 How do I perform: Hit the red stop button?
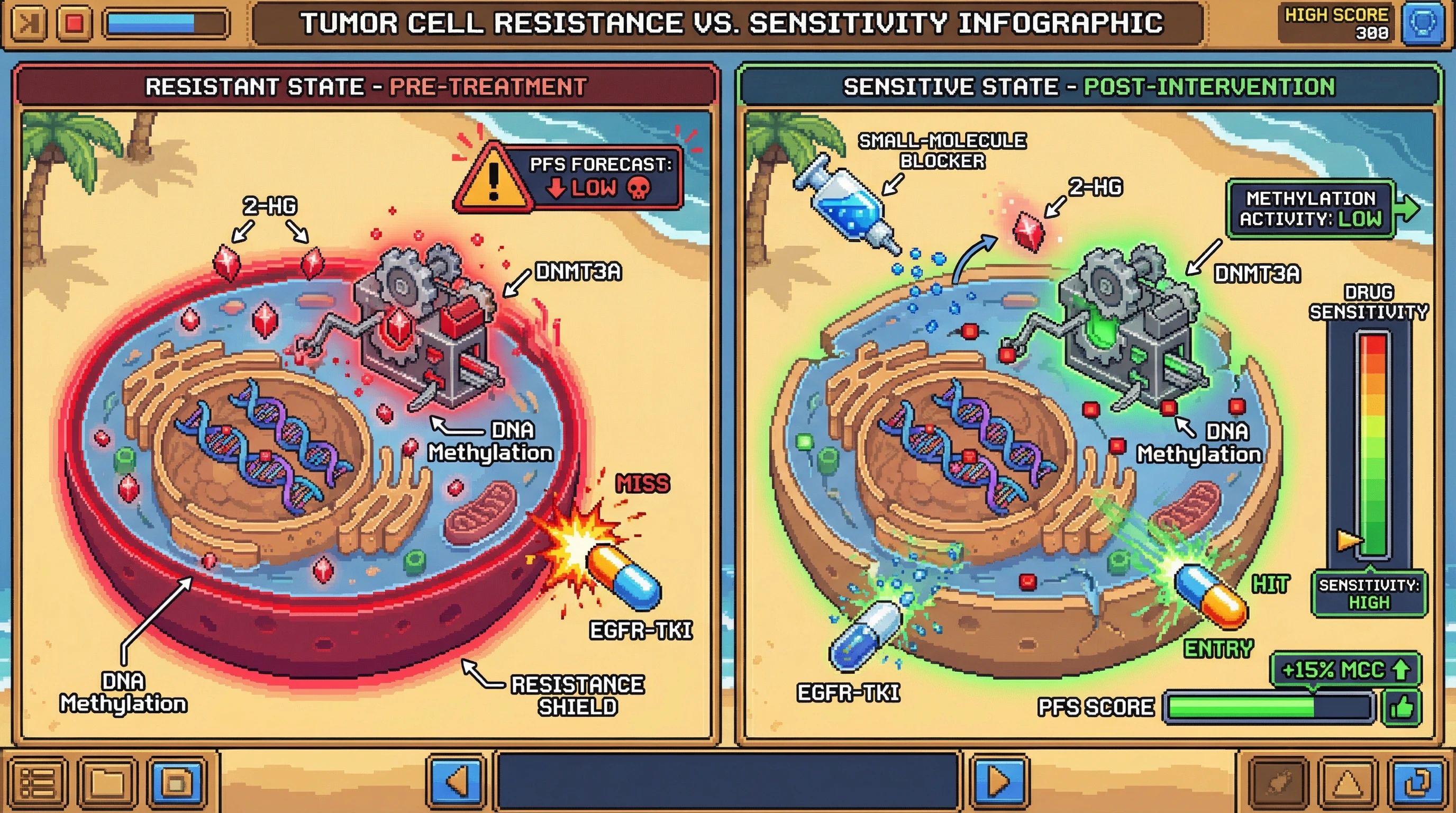point(74,23)
